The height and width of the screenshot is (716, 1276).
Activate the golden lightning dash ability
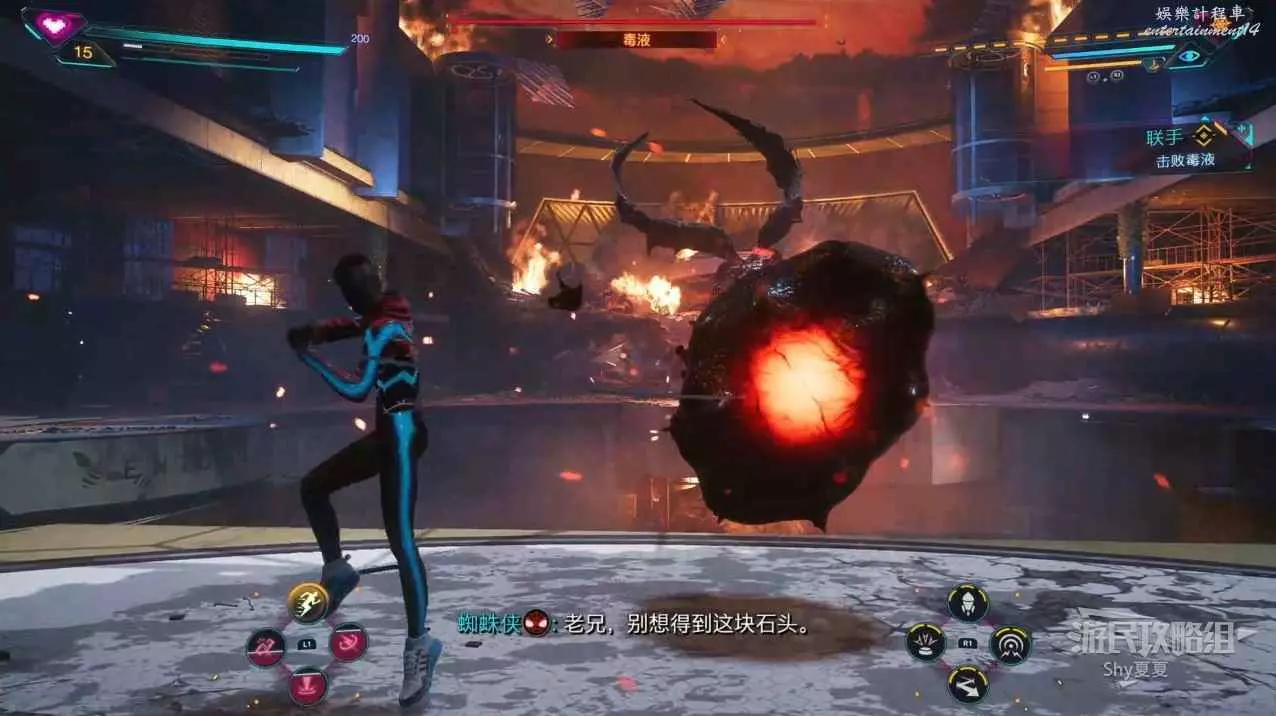point(308,602)
